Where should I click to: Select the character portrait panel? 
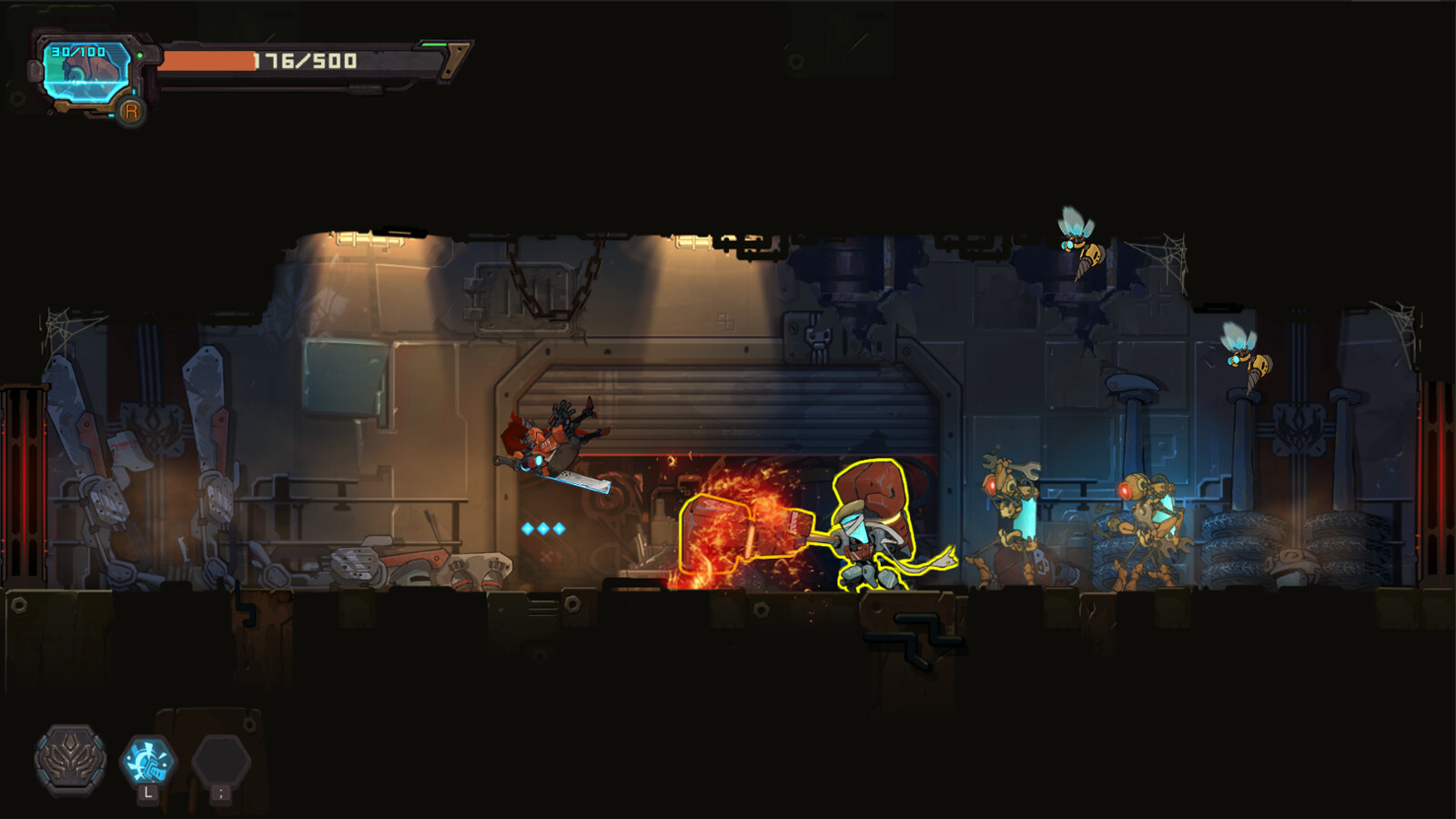tap(86, 73)
